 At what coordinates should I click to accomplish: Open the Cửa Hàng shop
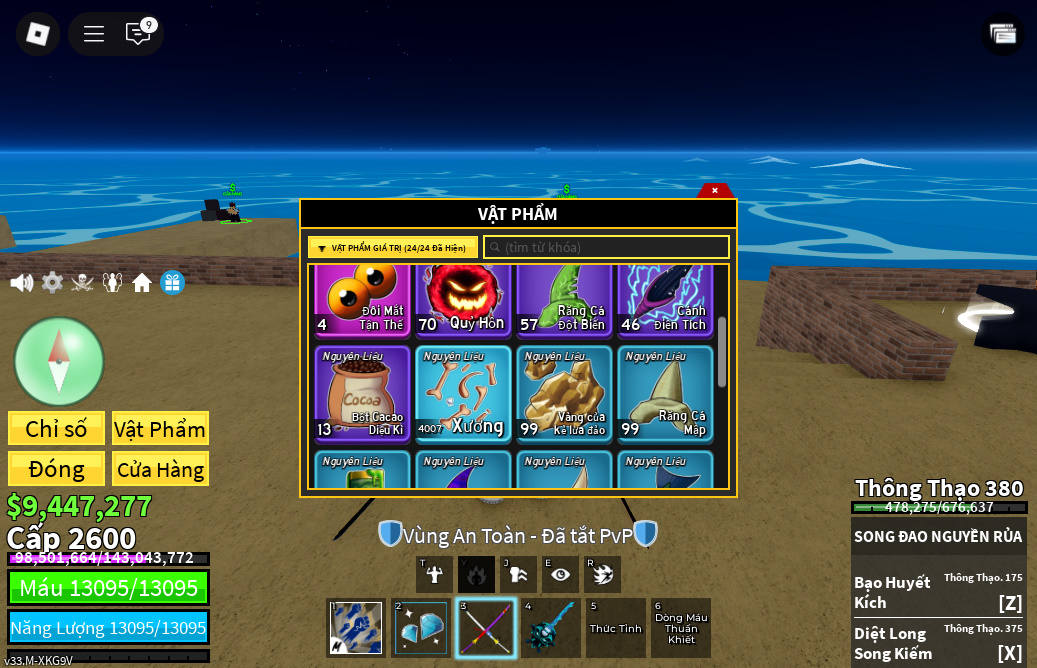click(x=160, y=469)
